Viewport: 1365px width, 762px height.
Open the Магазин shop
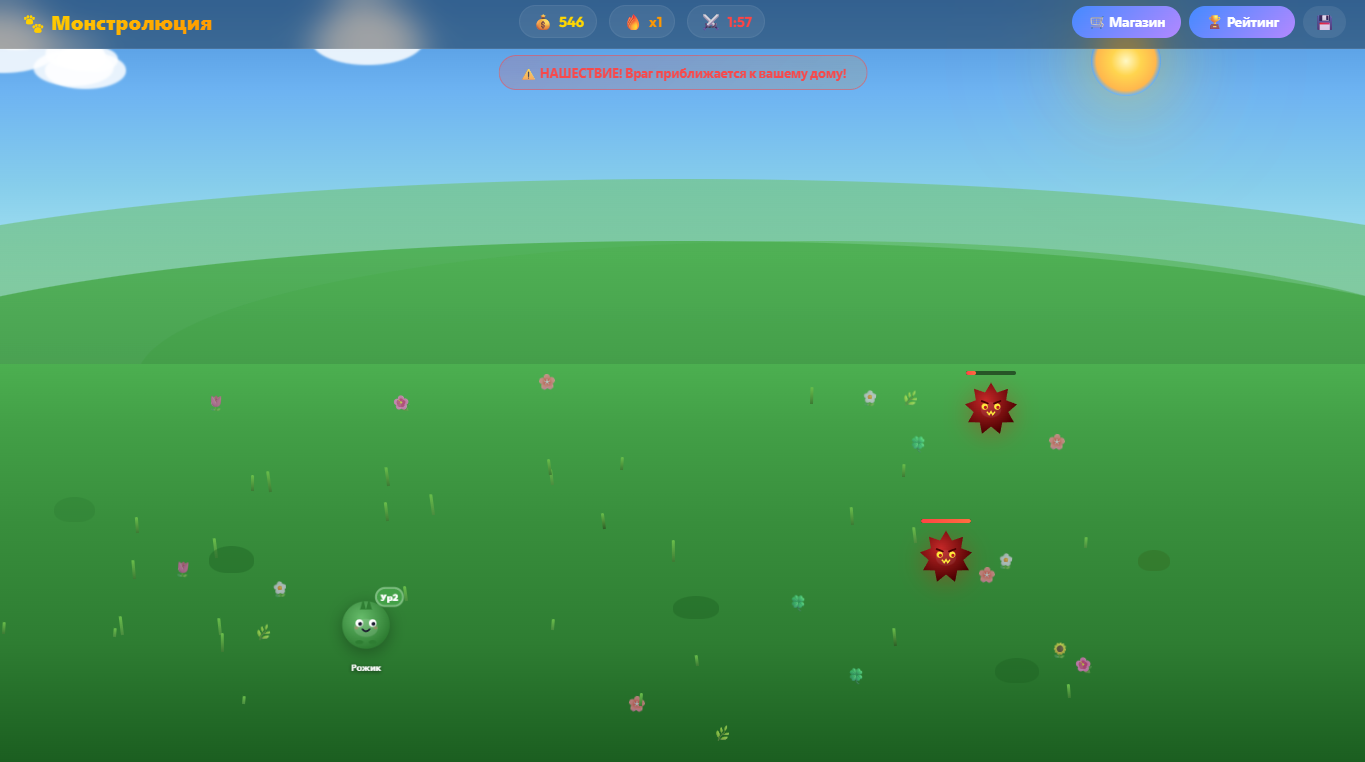[1126, 21]
